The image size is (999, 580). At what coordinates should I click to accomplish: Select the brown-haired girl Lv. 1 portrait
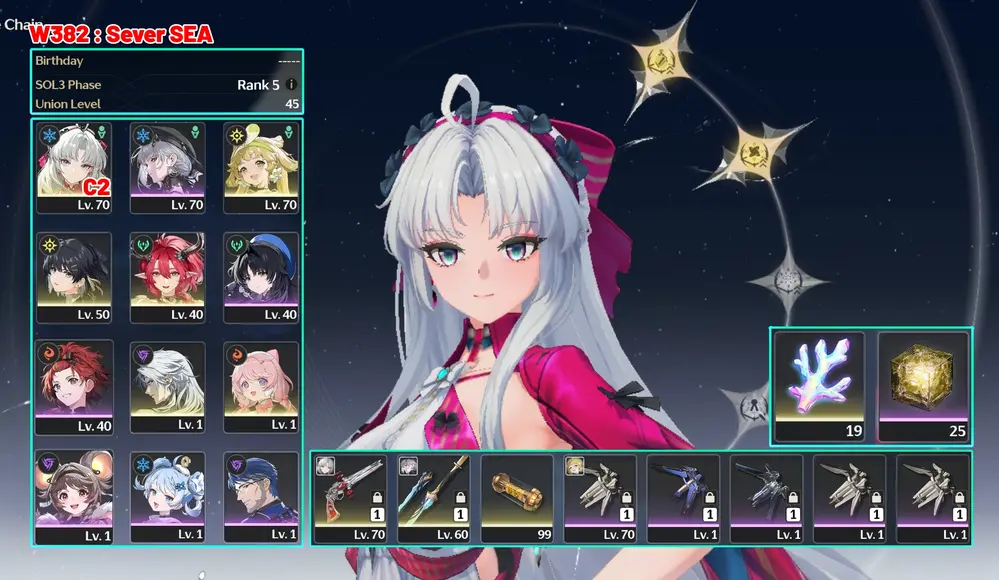coord(75,497)
